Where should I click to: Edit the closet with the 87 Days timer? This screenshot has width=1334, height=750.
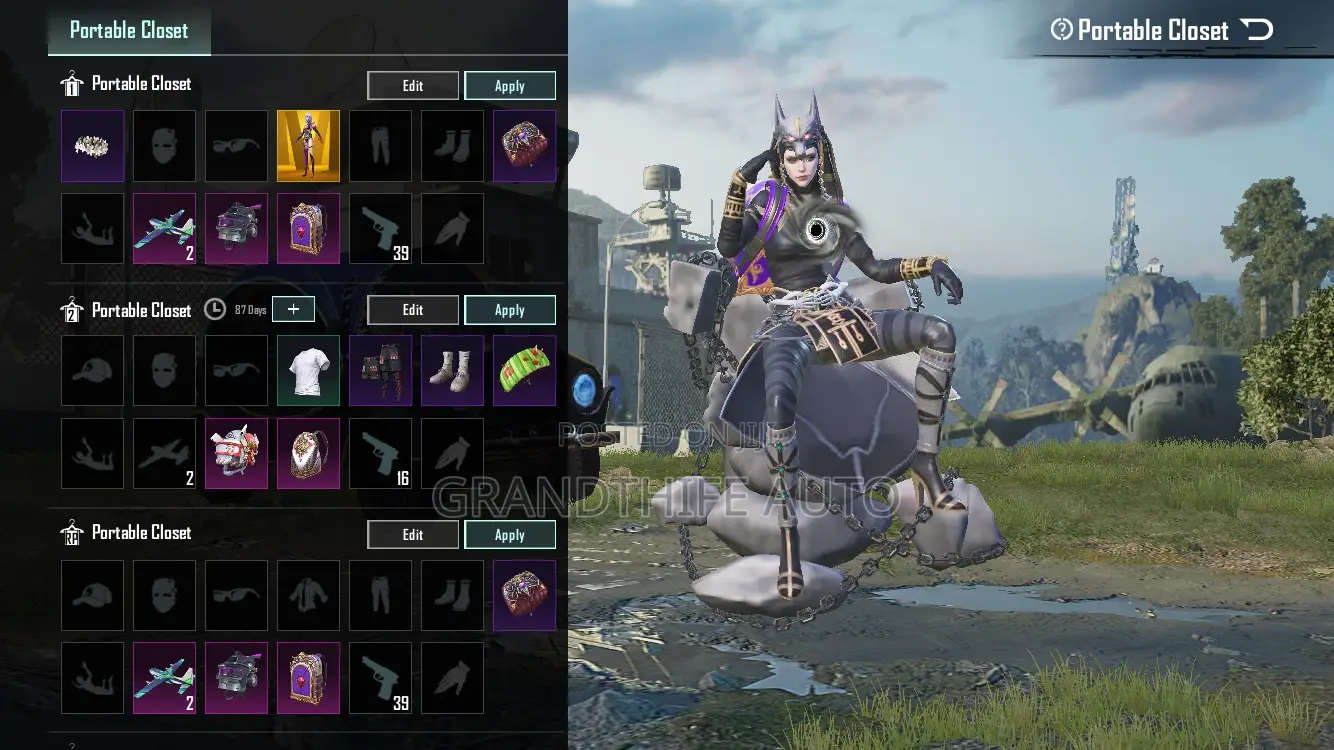click(x=413, y=310)
